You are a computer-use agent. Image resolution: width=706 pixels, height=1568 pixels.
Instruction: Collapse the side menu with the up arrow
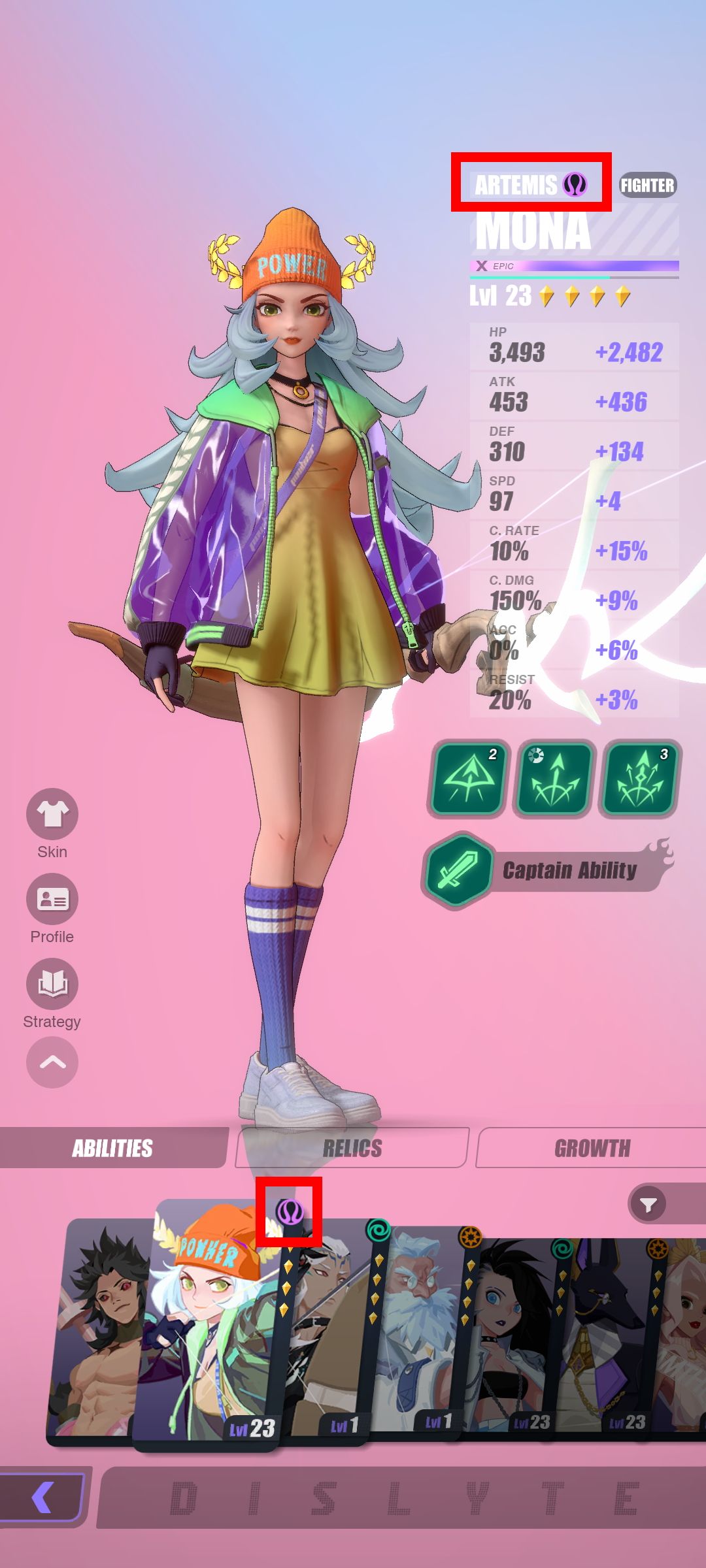(52, 1062)
